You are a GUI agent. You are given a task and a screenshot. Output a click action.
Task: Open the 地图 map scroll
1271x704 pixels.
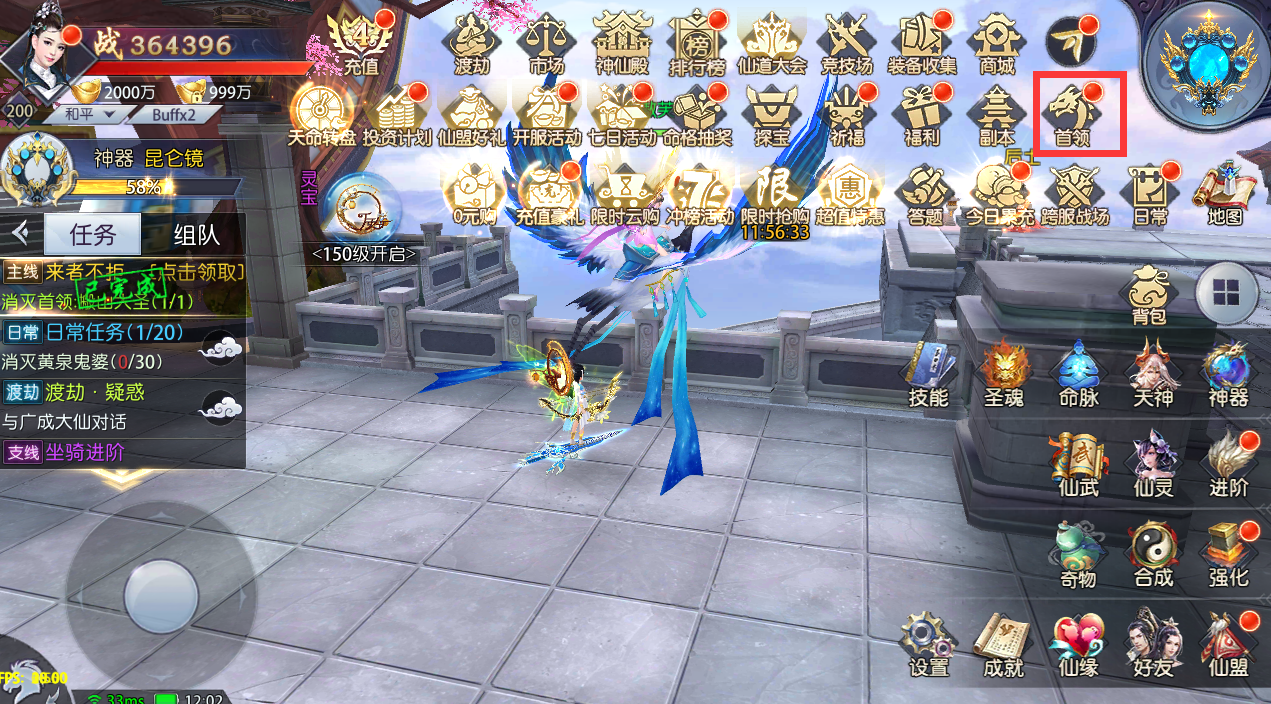click(1224, 192)
